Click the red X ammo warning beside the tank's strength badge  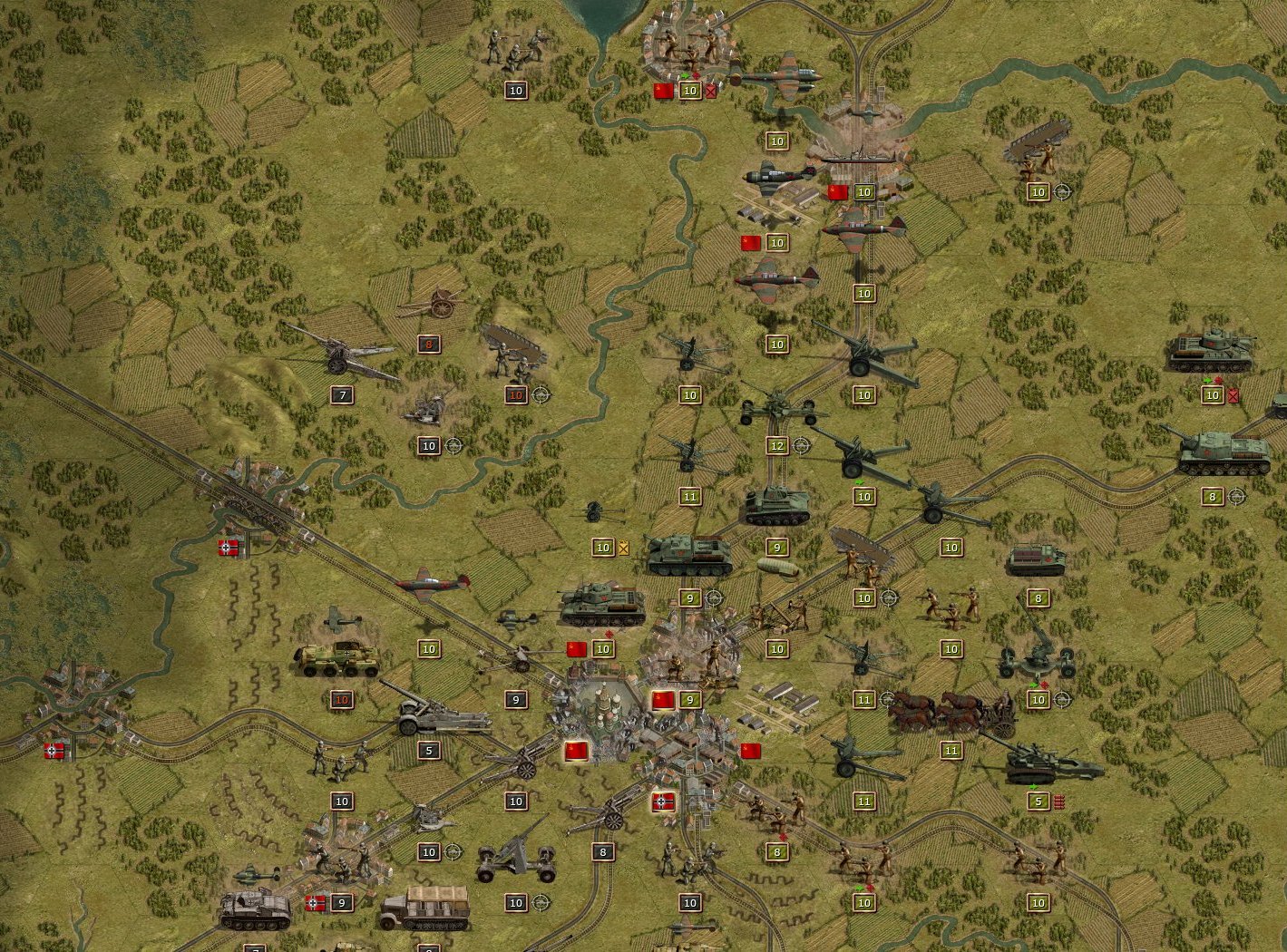tap(1235, 395)
